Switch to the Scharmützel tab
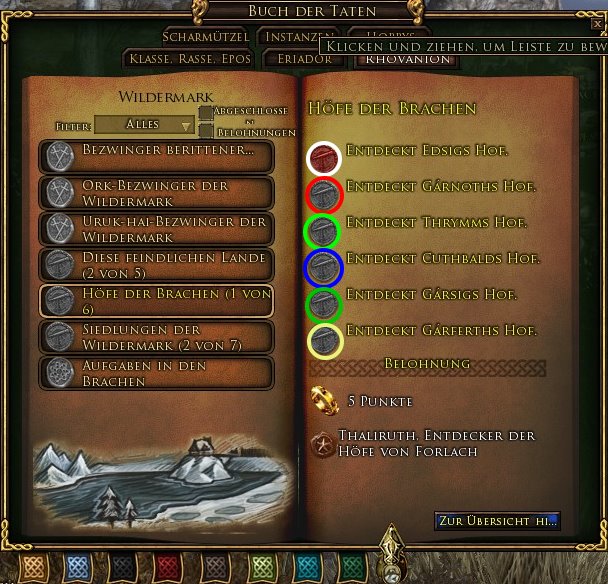608x584 pixels. coord(204,36)
